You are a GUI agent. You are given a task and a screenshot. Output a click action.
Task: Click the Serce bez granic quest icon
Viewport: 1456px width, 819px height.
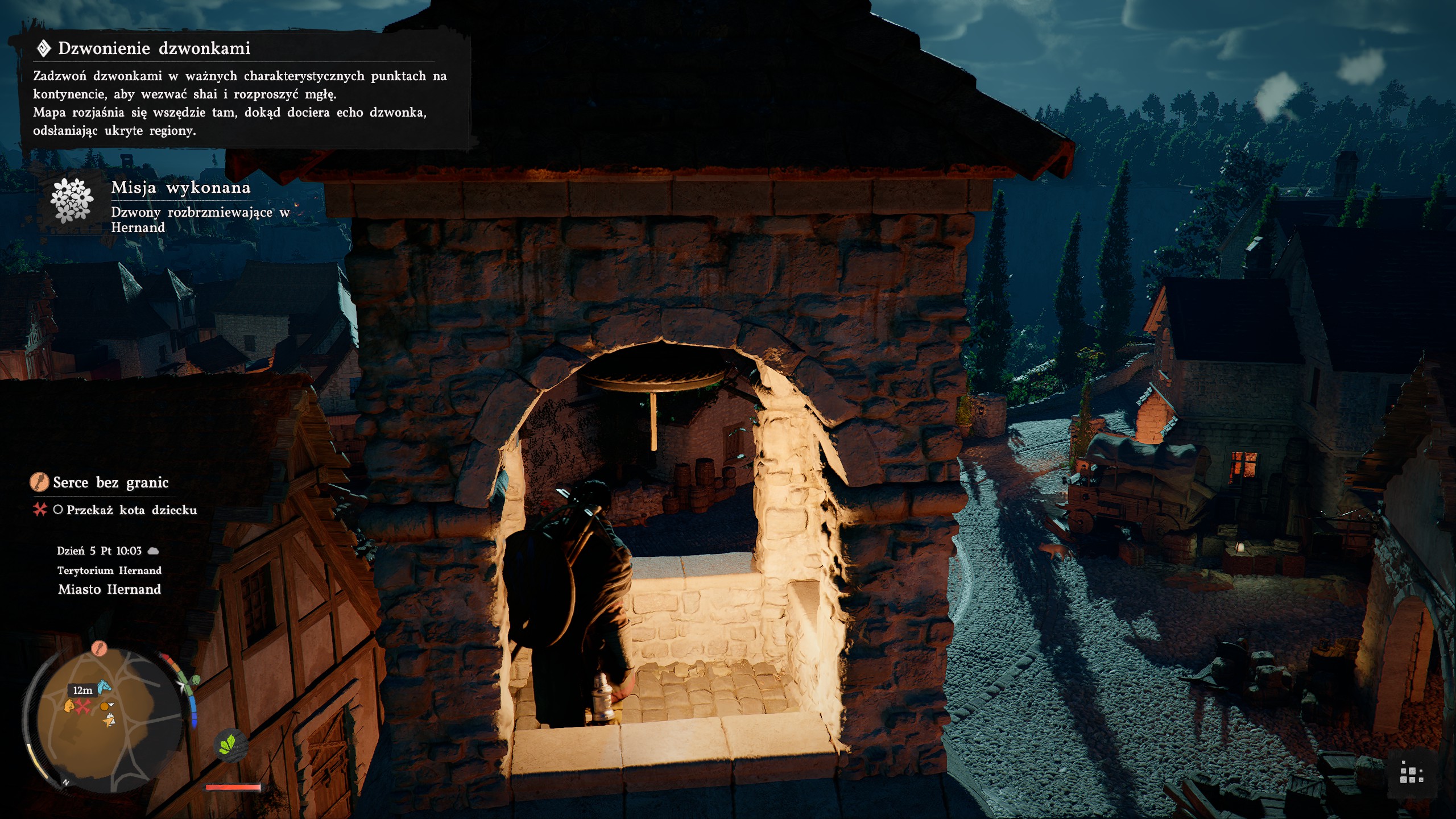coord(39,483)
